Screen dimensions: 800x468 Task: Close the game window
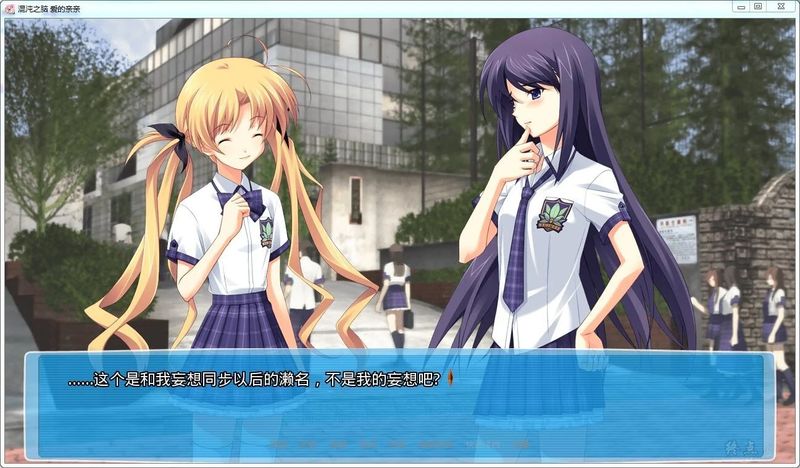tap(781, 6)
